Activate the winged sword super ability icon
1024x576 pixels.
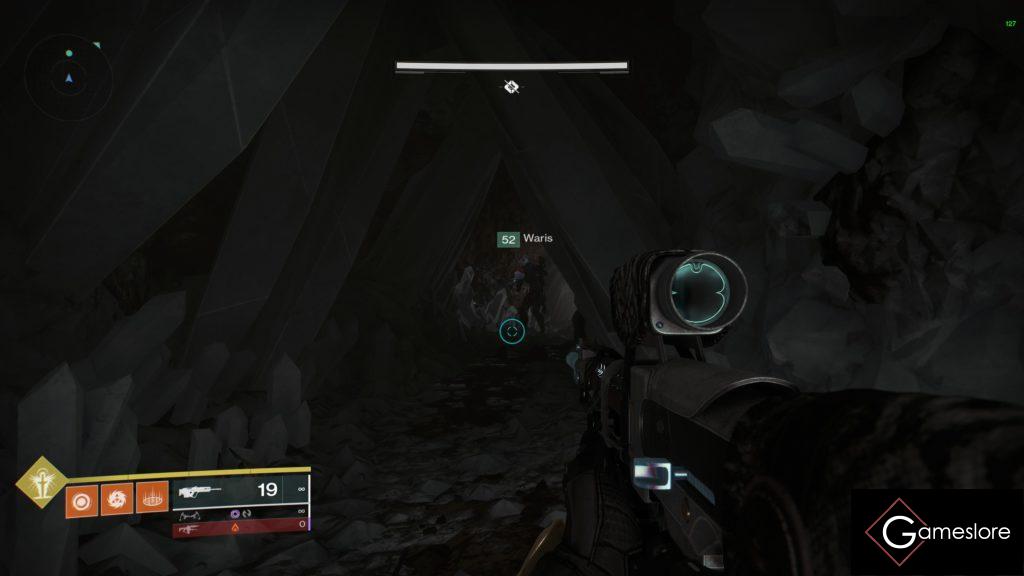pyautogui.click(x=40, y=484)
